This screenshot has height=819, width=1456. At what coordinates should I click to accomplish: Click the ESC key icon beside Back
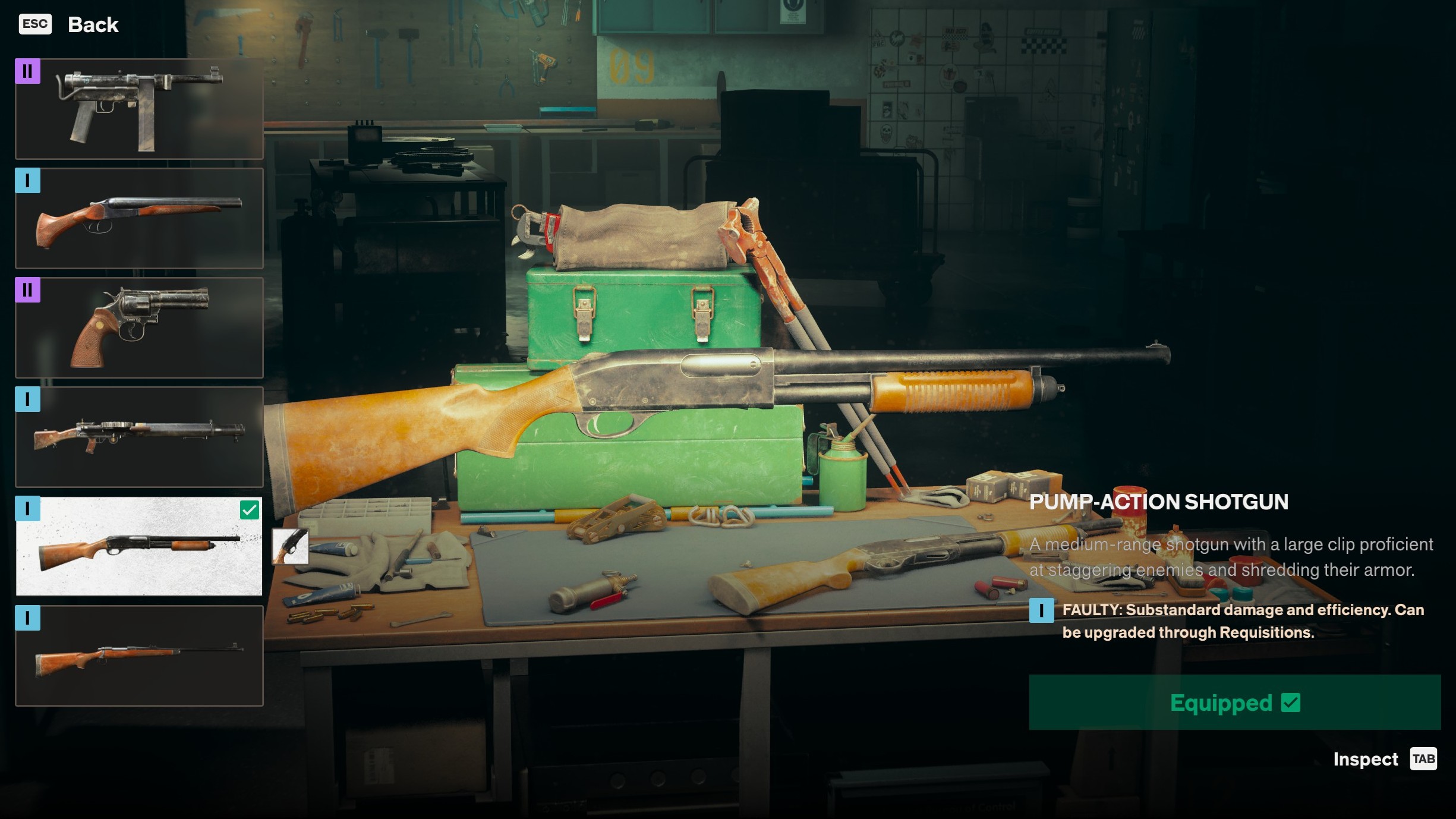tap(34, 24)
